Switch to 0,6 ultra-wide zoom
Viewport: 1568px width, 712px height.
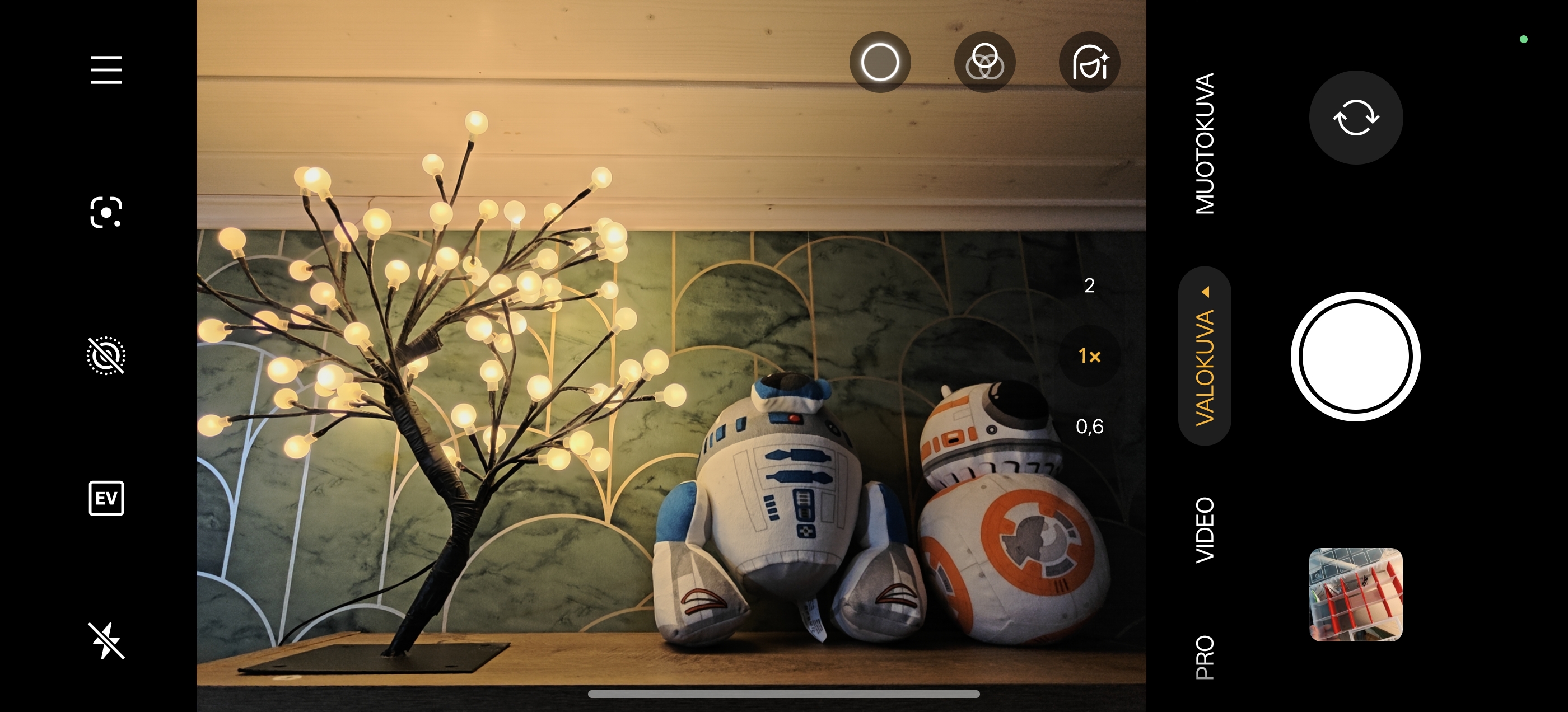tap(1089, 427)
